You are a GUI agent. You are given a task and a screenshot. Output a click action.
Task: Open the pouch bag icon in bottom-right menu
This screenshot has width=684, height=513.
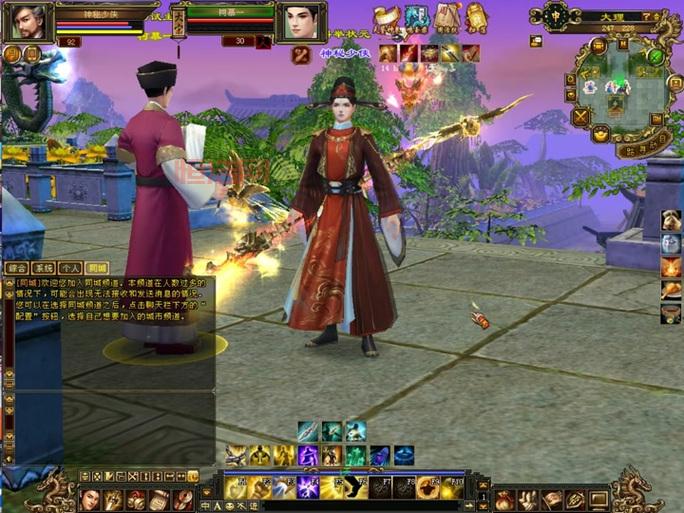click(x=505, y=498)
